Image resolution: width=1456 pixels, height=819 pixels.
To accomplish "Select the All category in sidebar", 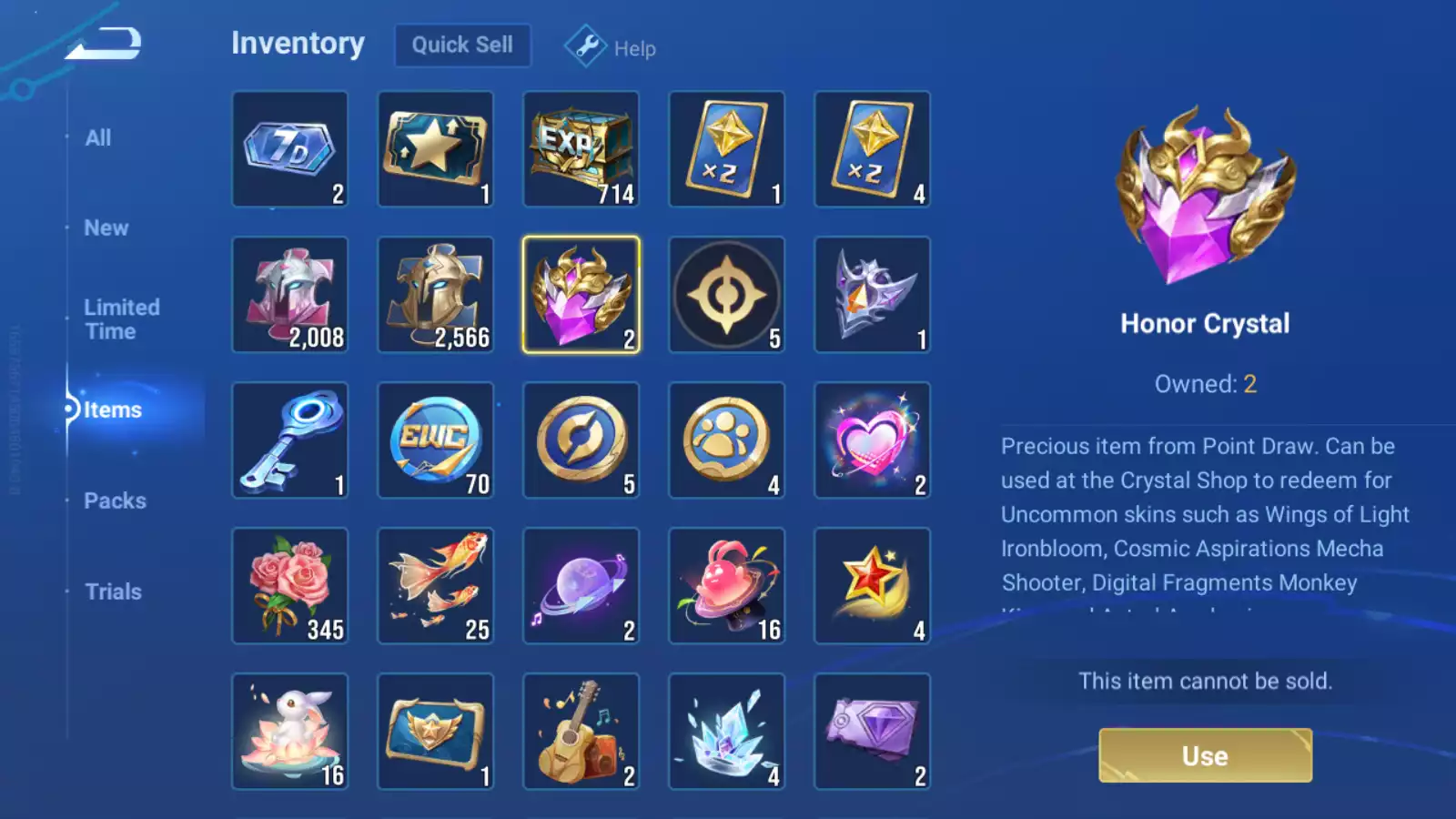I will pos(98,137).
